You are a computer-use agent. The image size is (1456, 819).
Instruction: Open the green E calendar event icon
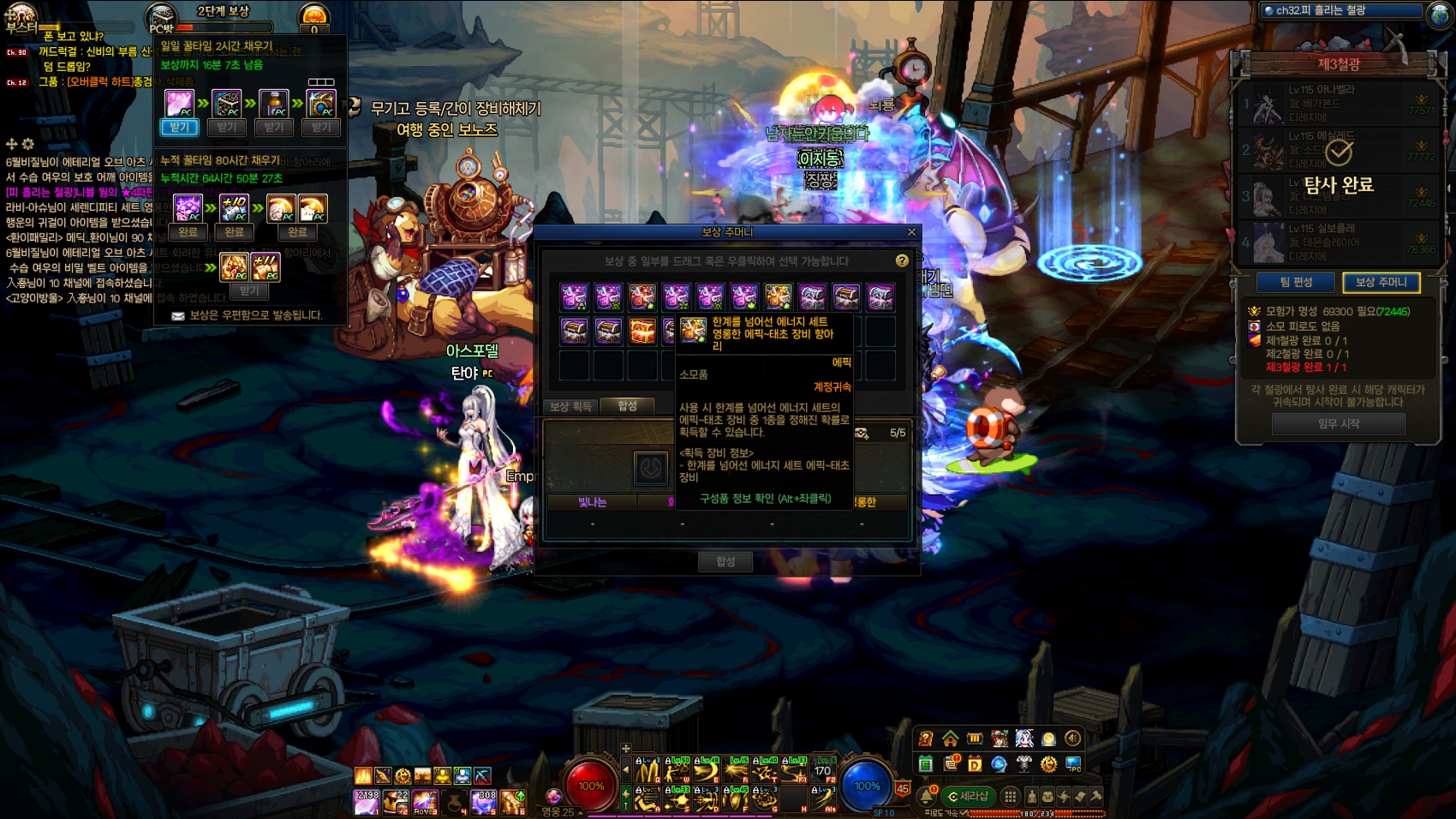coord(925,763)
